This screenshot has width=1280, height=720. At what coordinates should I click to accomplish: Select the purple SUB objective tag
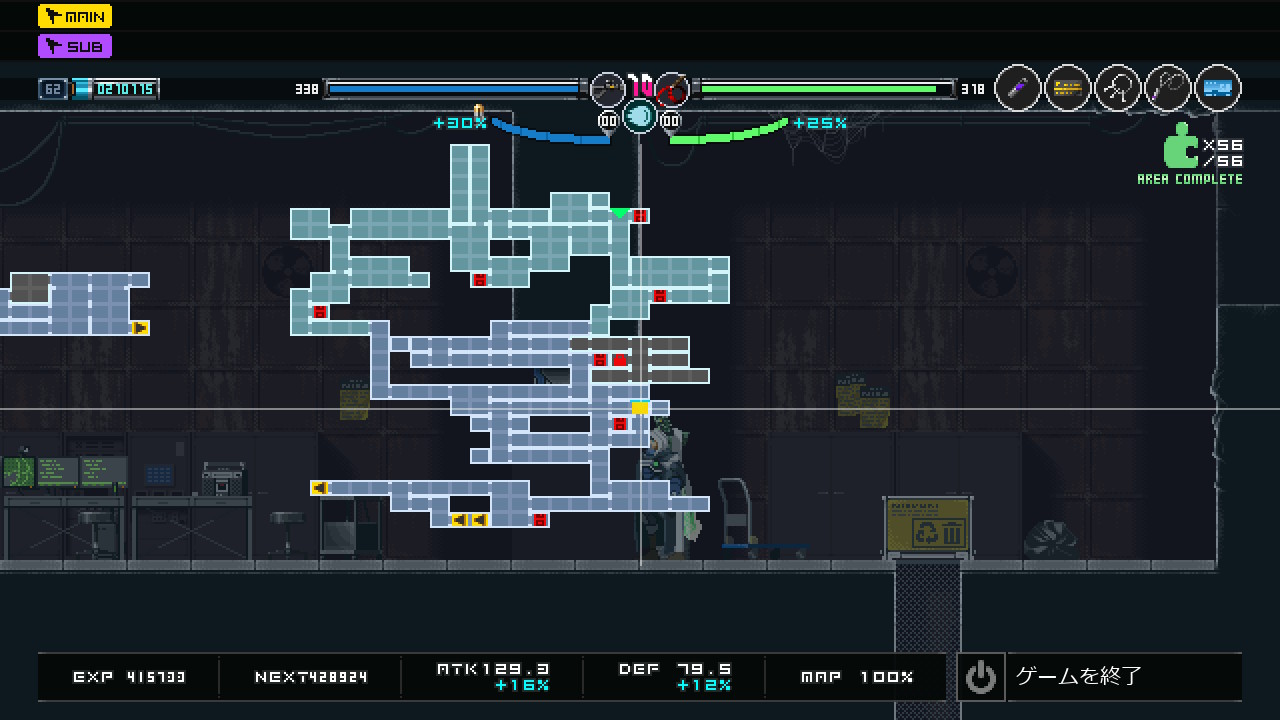(75, 46)
